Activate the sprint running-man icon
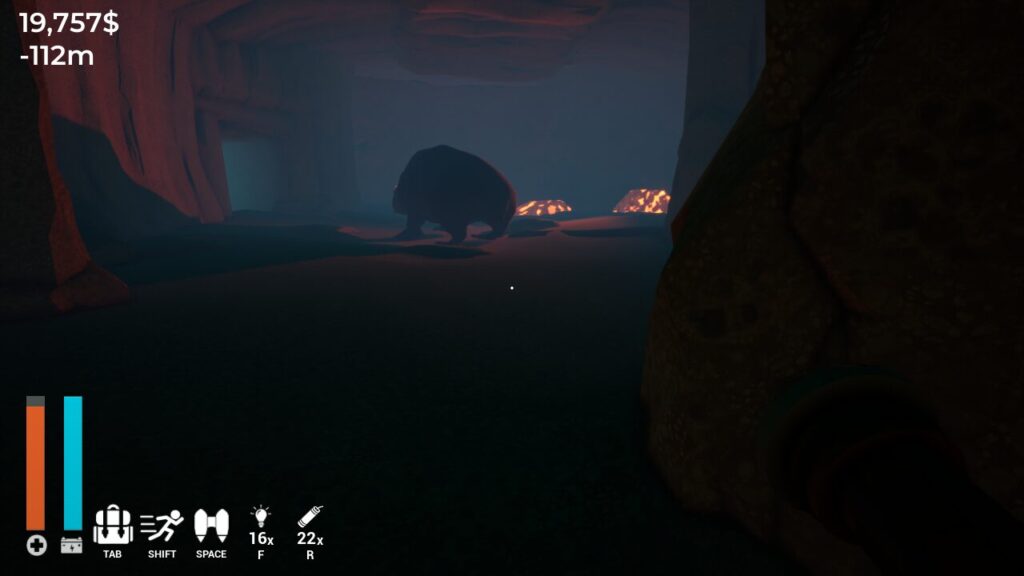This screenshot has width=1024, height=576. [161, 524]
